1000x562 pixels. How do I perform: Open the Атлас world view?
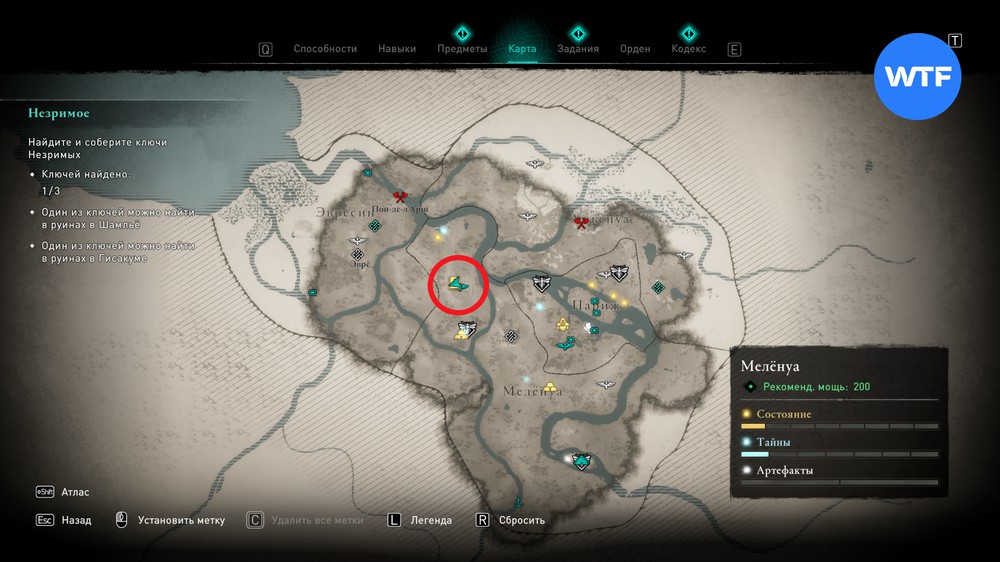75,492
